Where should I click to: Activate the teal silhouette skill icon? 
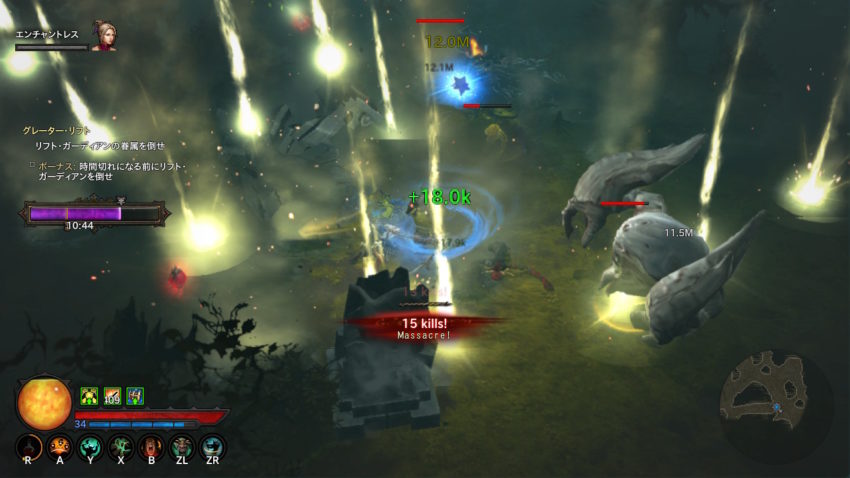[x=90, y=447]
